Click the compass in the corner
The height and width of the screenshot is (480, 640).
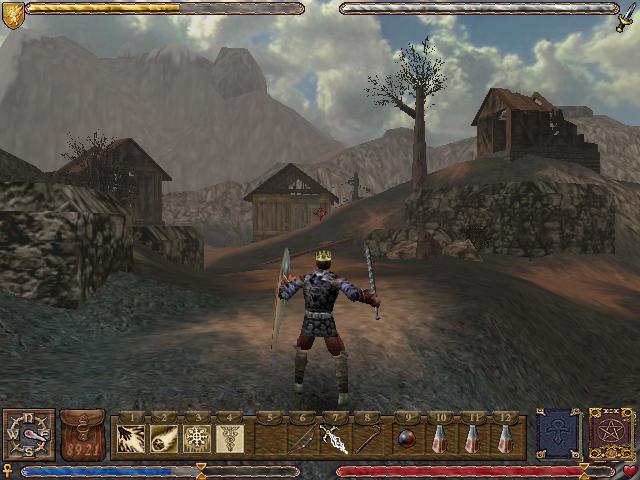[27, 435]
